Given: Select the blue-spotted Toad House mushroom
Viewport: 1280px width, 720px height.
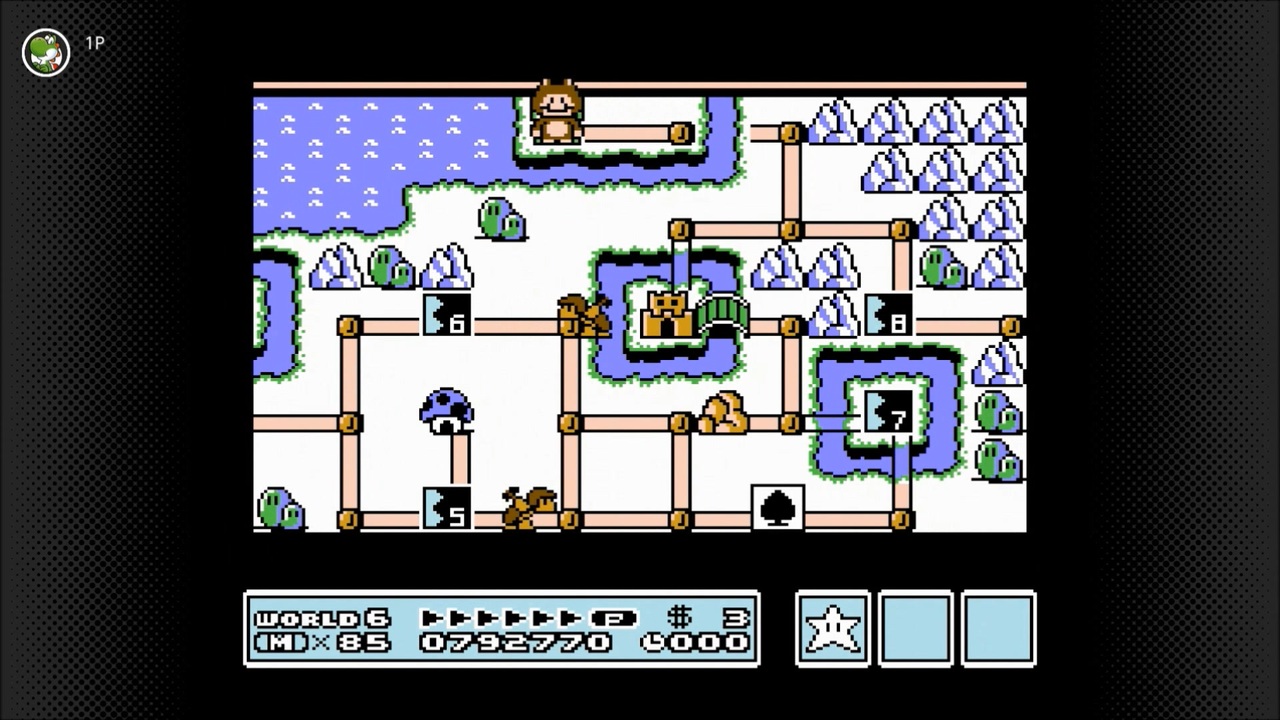Looking at the screenshot, I should 445,412.
